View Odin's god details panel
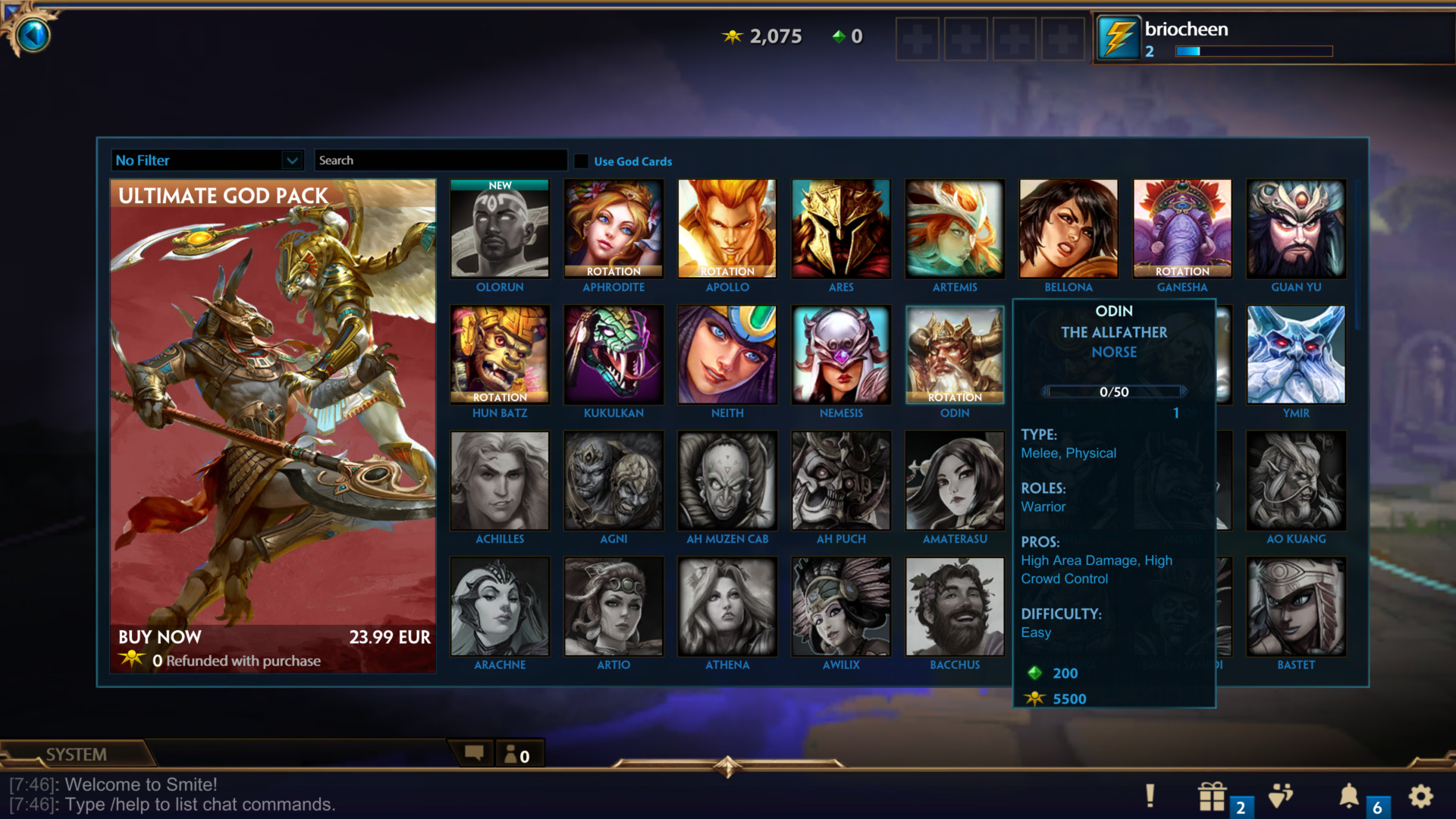 pyautogui.click(x=955, y=353)
